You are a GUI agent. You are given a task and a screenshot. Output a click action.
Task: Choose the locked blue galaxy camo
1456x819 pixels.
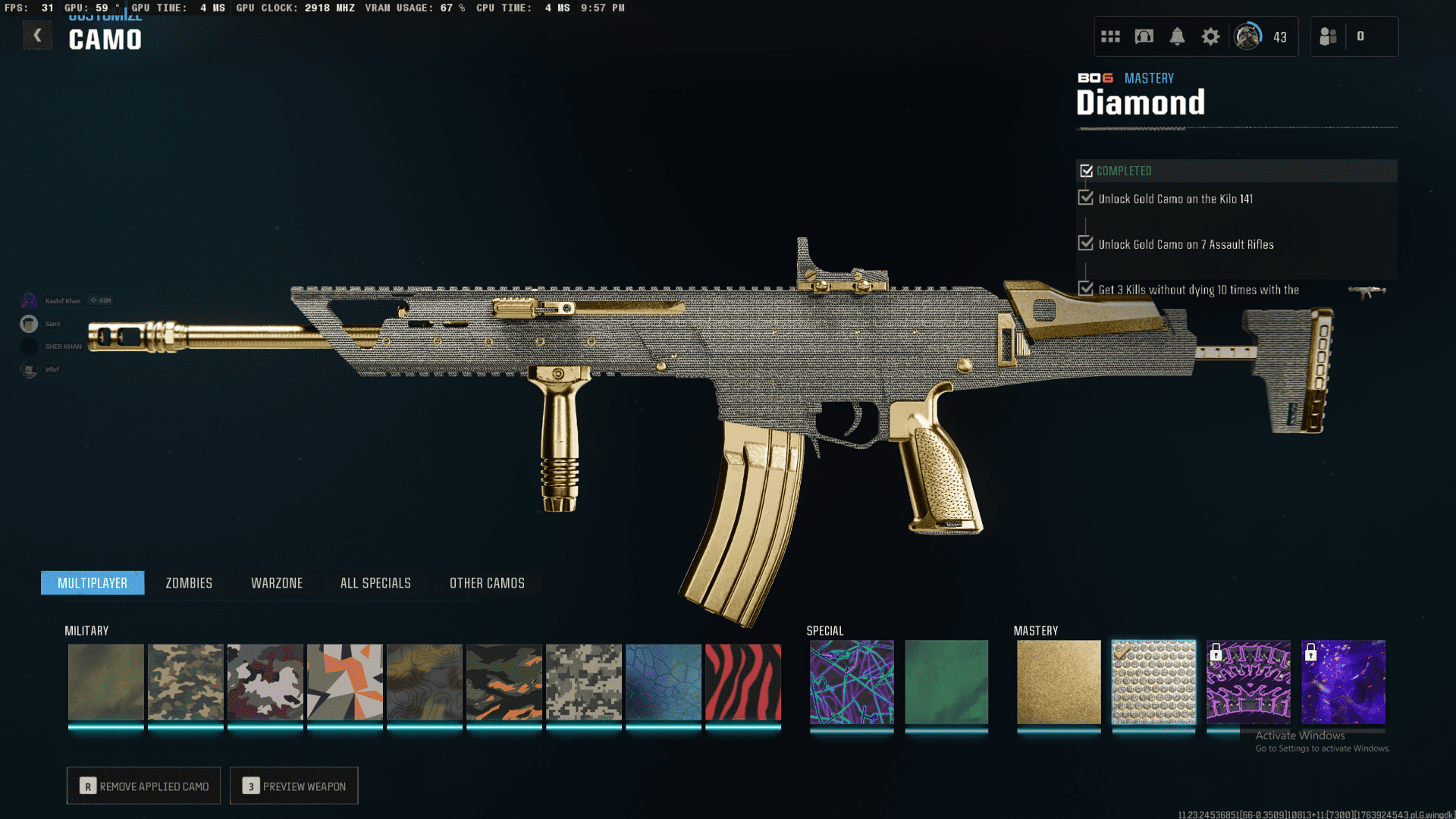click(1343, 682)
